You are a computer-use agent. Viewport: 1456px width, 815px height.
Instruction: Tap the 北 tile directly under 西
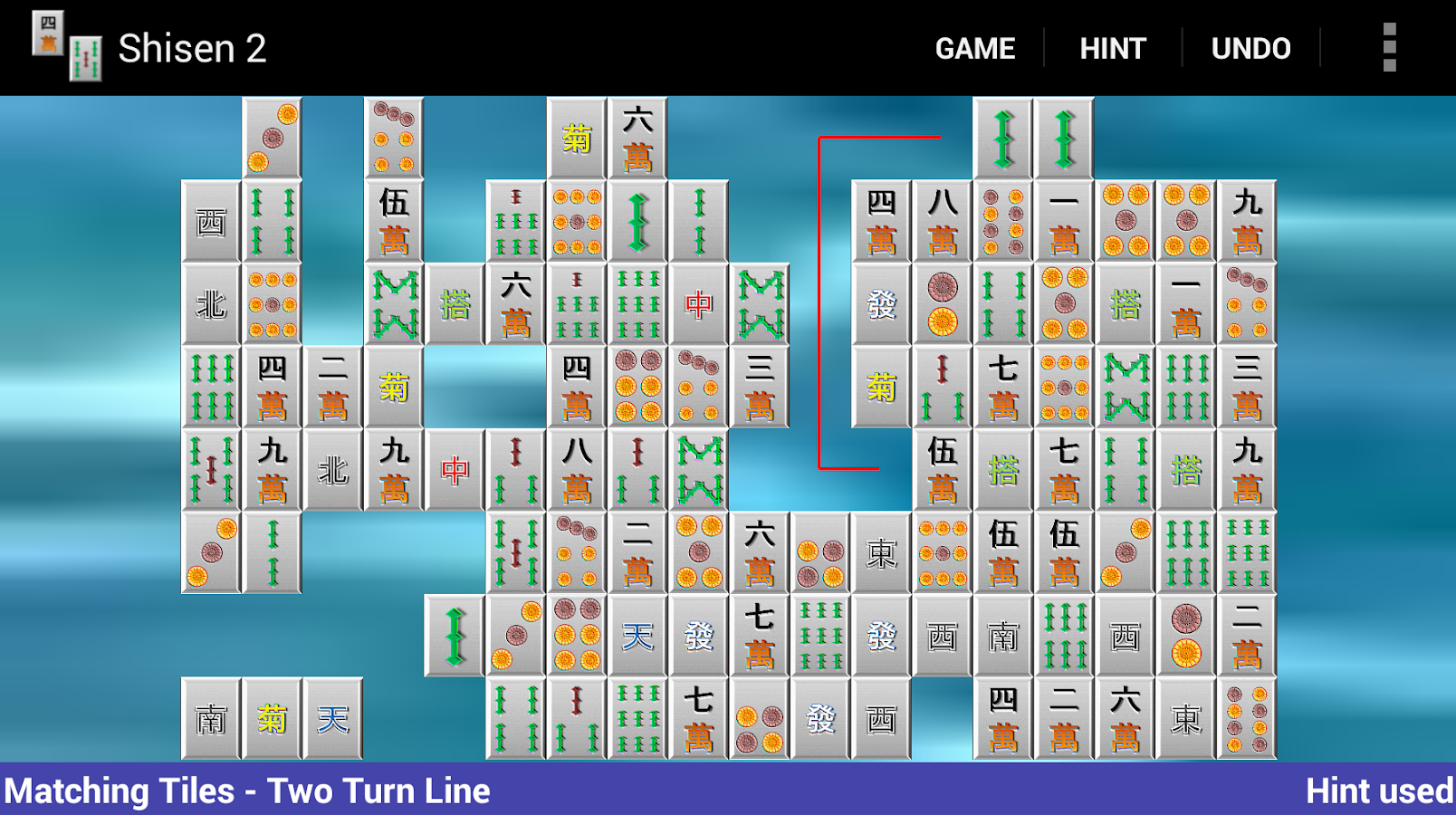(211, 304)
